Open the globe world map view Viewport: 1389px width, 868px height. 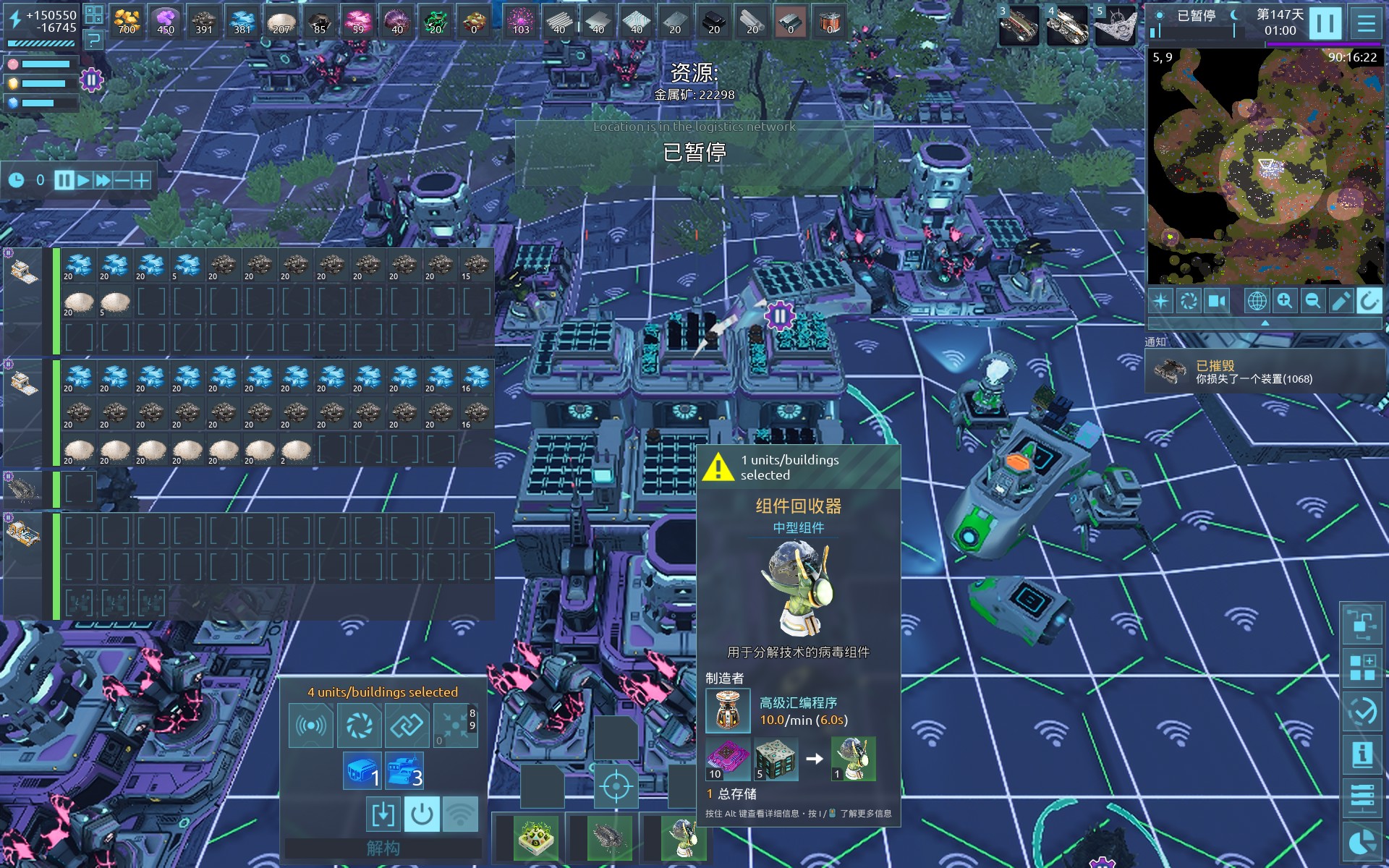pos(1257,301)
